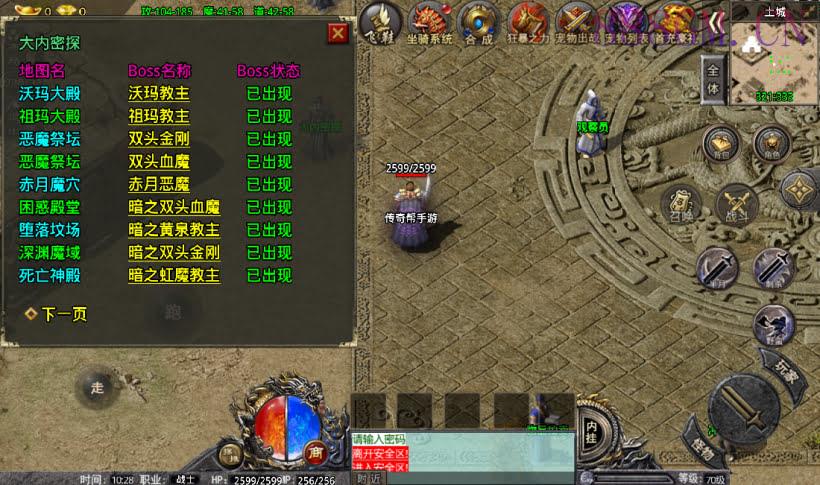Viewport: 820px width, 485px height.
Task: Choose the 祖玛教主 boss link
Action: point(158,116)
